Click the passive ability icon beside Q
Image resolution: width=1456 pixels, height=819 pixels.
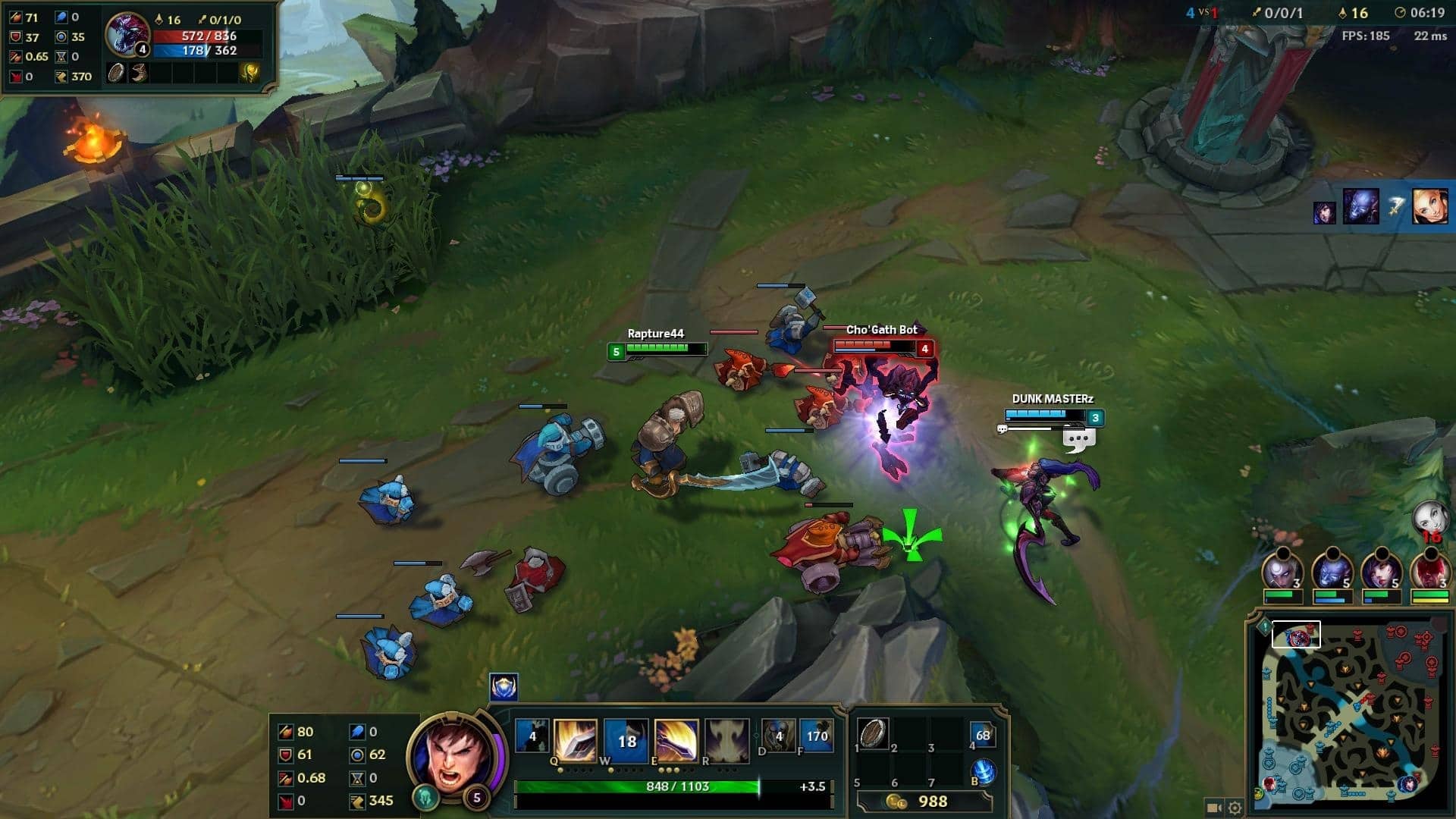tap(532, 735)
